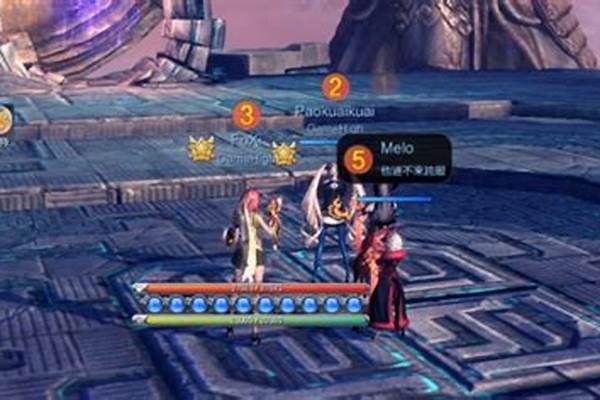600x400 pixels.
Task: Click the orange number 2 badge
Action: [335, 87]
